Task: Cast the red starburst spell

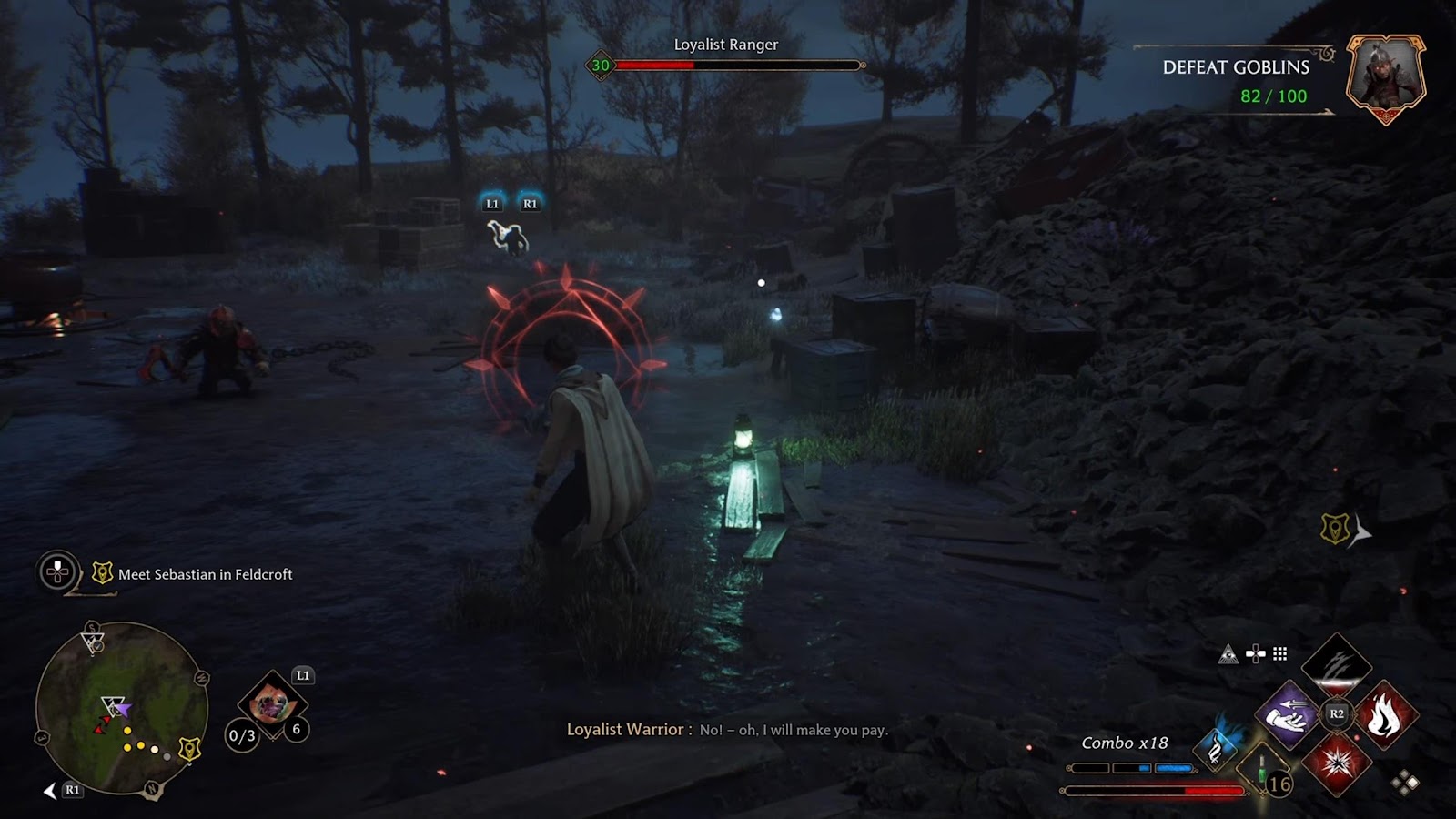Action: [x=1336, y=763]
